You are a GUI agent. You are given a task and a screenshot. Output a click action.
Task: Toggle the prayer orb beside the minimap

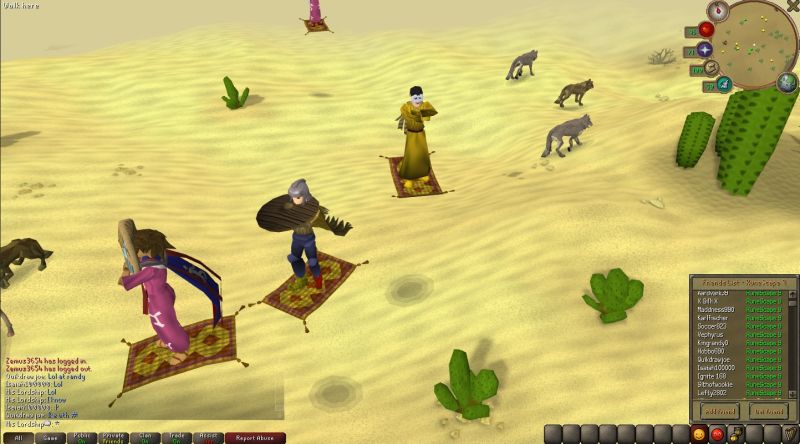point(705,50)
